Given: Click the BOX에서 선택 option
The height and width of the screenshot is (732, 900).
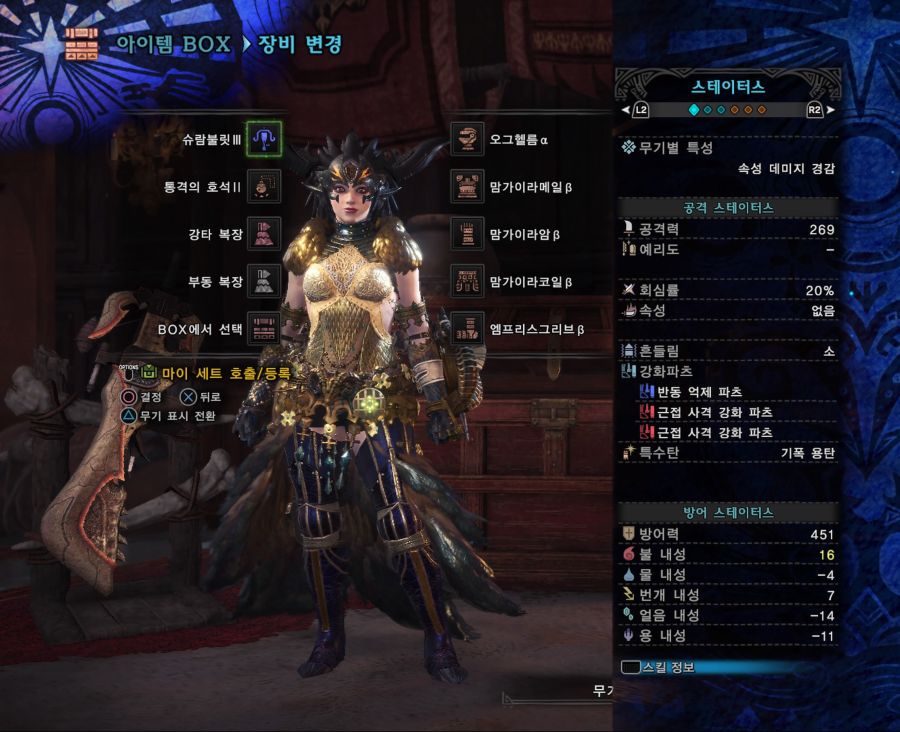Looking at the screenshot, I should click(x=264, y=328).
